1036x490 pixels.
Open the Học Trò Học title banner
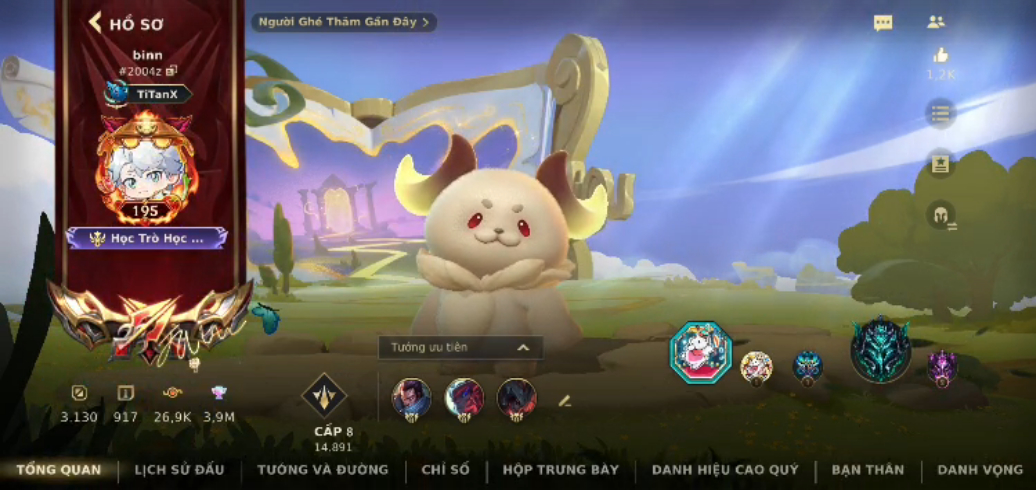tap(147, 238)
